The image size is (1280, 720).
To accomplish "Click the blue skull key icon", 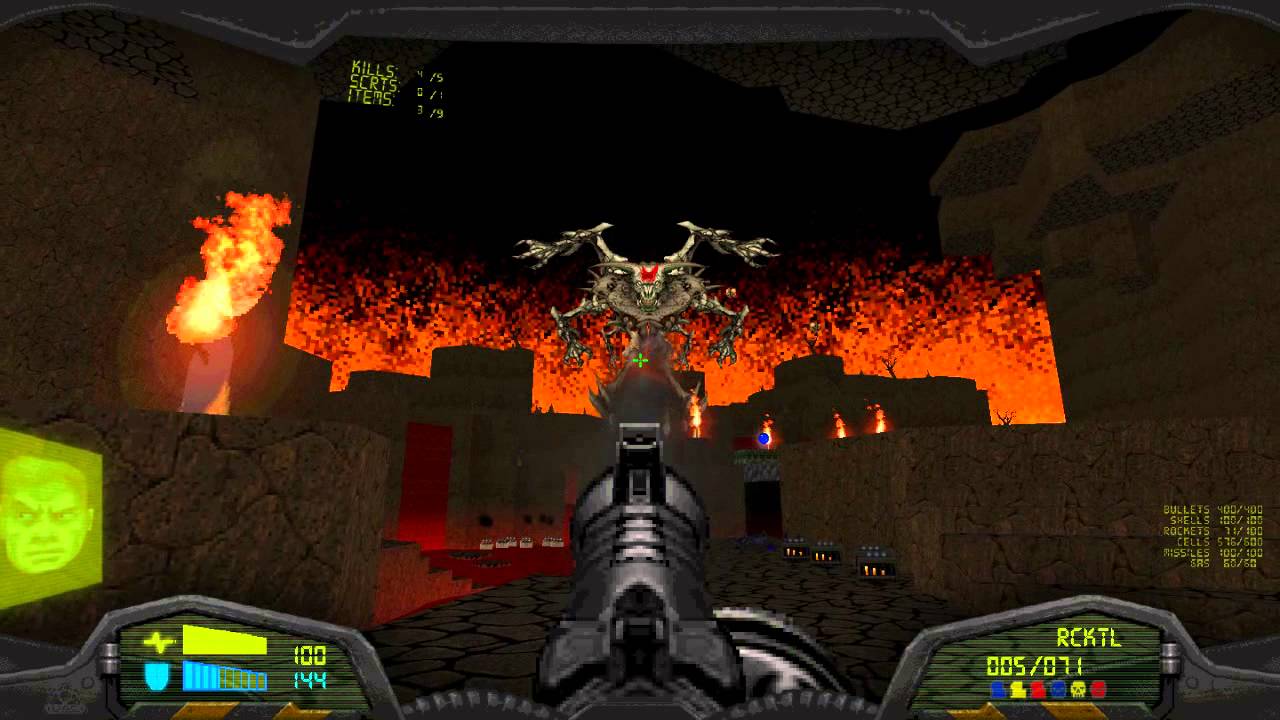I will pyautogui.click(x=1057, y=689).
